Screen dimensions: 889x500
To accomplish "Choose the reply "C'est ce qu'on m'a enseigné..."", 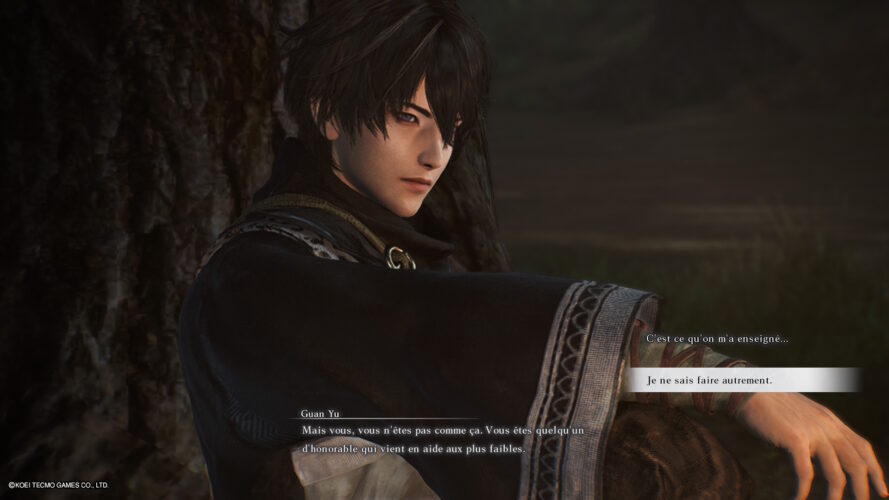I will point(717,339).
